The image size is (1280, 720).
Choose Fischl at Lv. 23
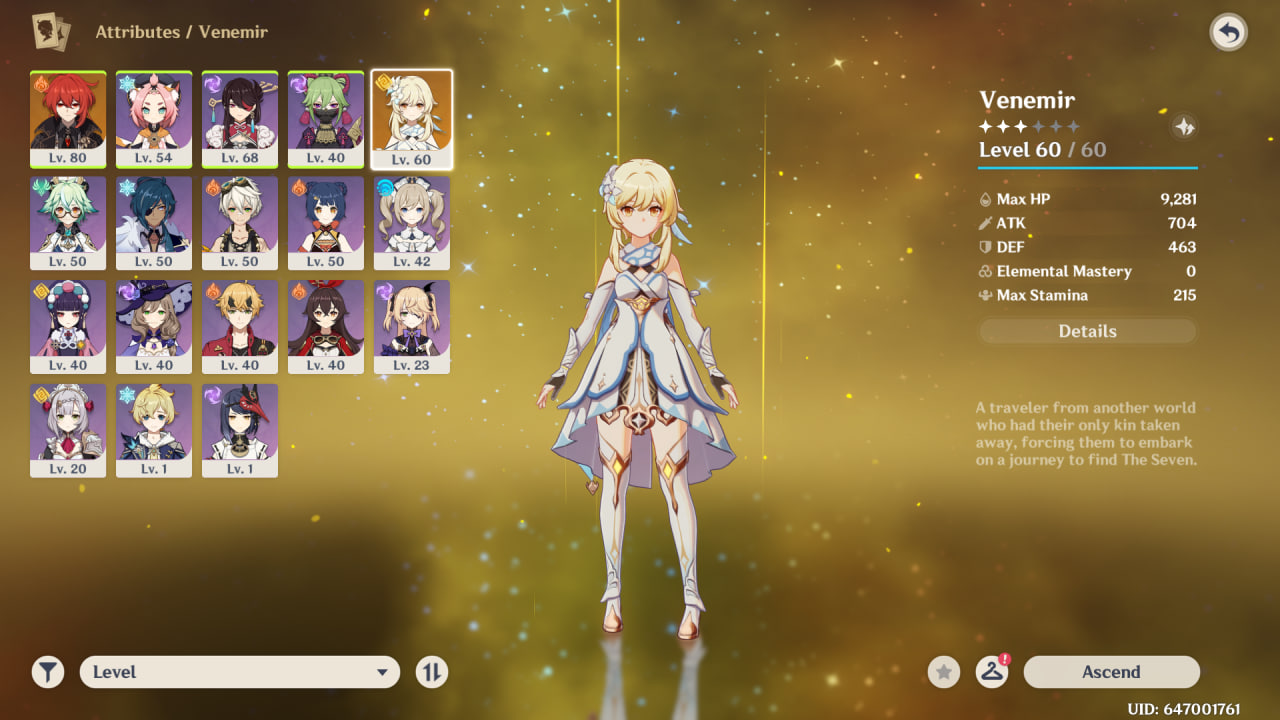pos(412,326)
